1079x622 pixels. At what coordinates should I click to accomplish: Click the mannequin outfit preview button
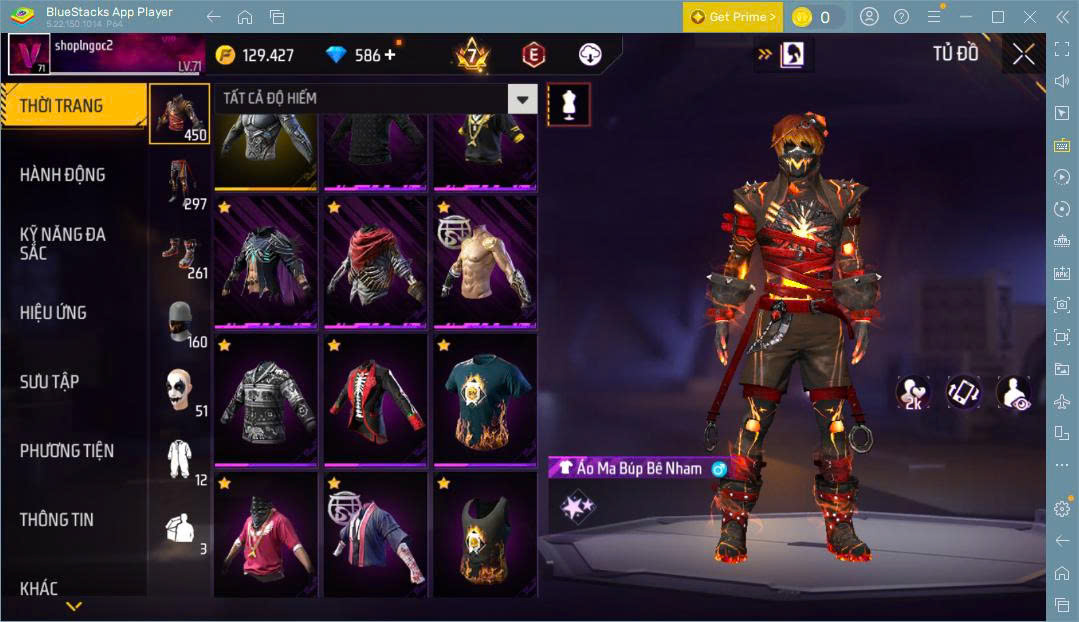coord(568,104)
